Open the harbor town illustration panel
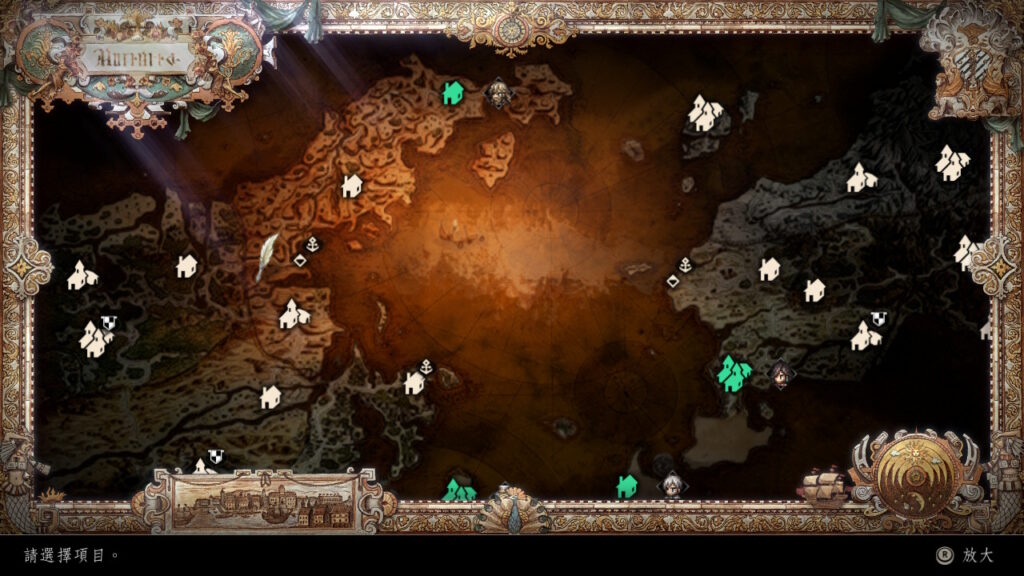1024x576 pixels. tap(263, 499)
